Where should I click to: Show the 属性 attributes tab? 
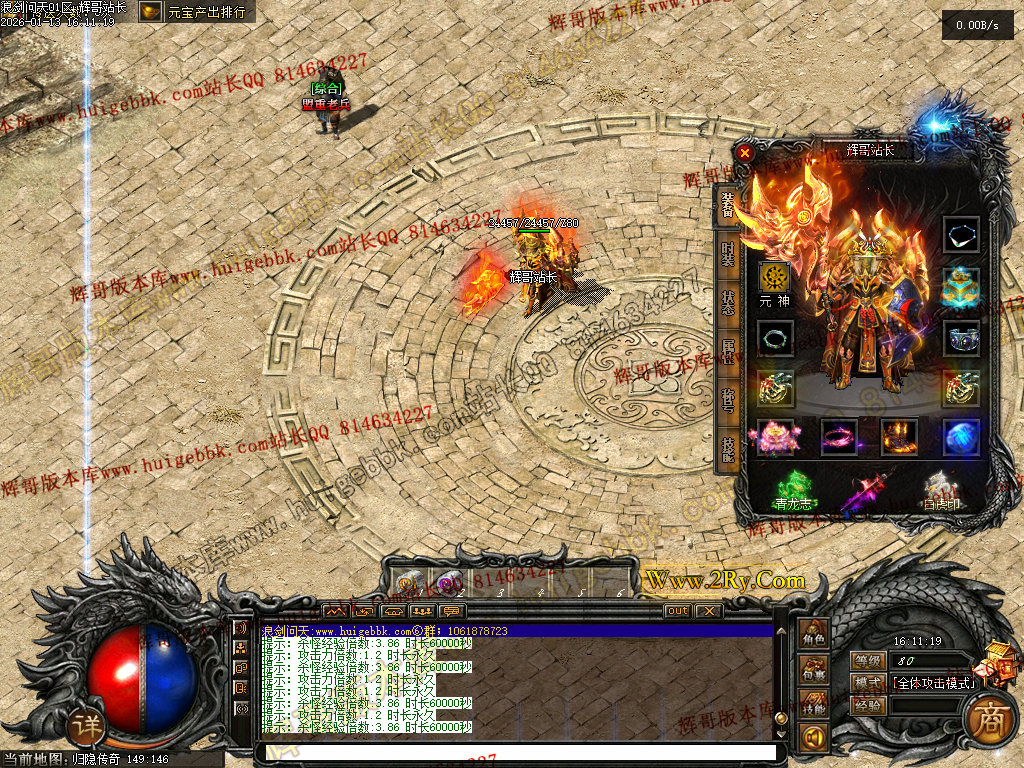728,352
